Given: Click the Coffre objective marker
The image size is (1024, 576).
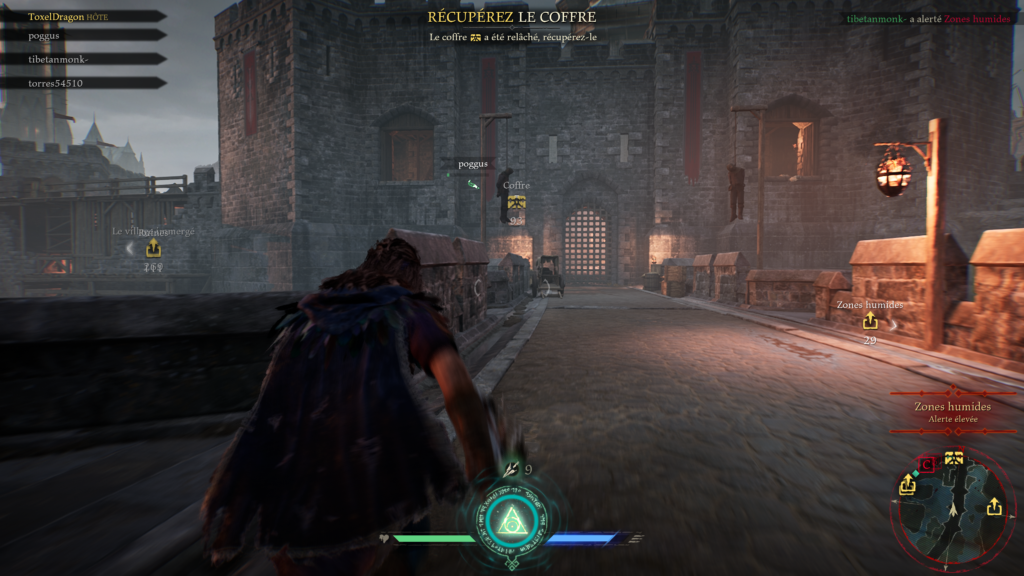Looking at the screenshot, I should click(516, 202).
